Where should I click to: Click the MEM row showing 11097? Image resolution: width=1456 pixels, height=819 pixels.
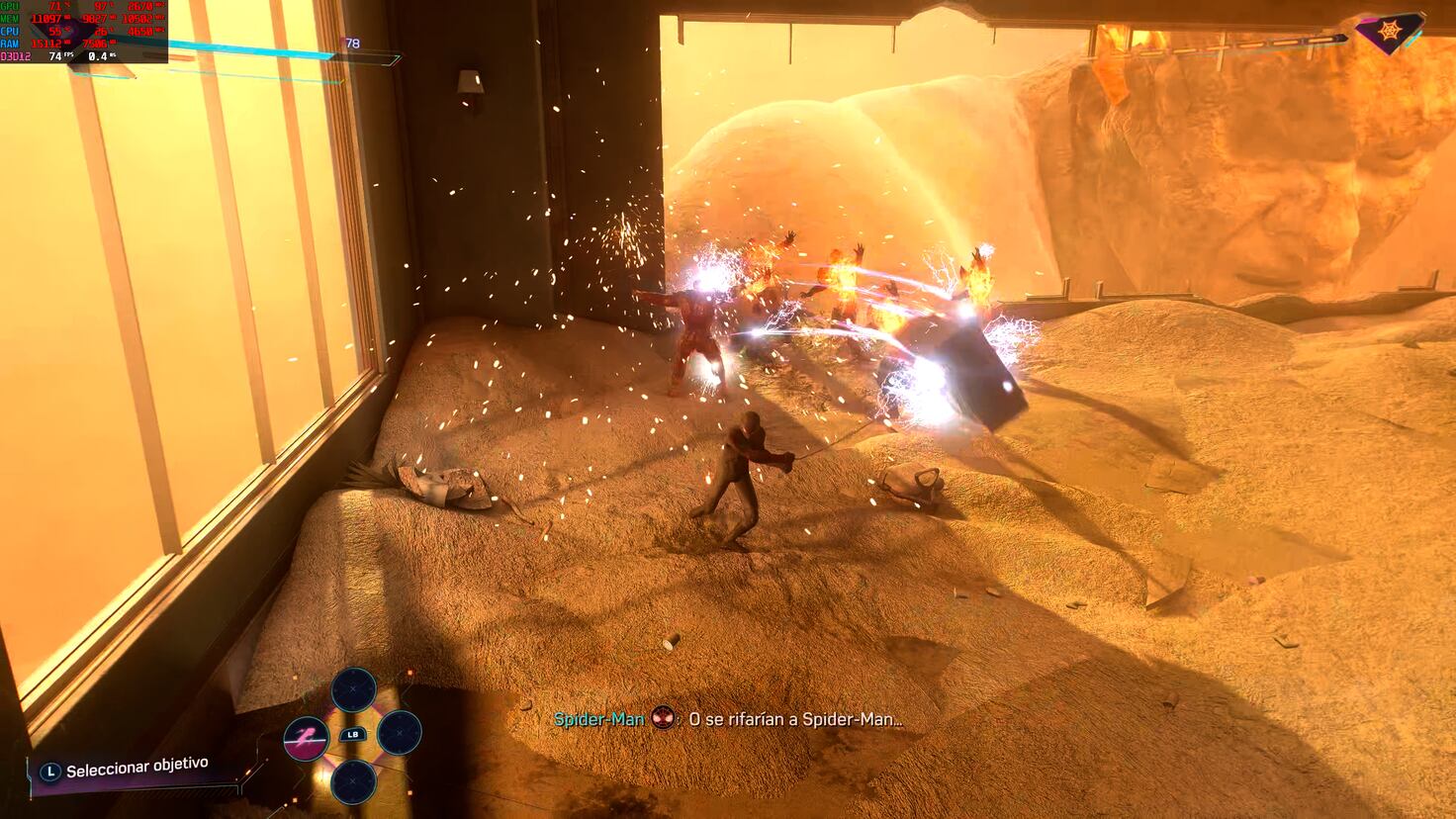[x=45, y=18]
